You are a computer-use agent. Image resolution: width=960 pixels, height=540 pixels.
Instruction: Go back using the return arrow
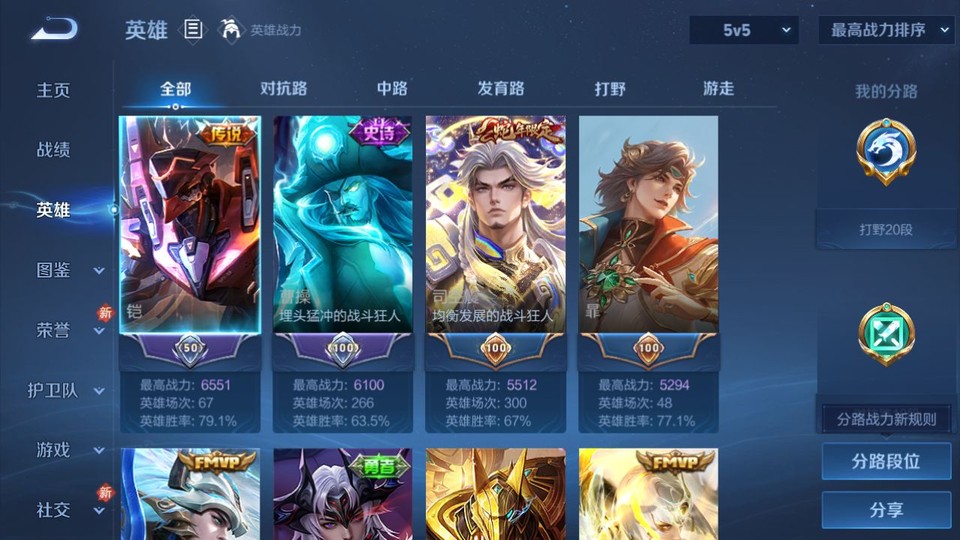click(54, 29)
